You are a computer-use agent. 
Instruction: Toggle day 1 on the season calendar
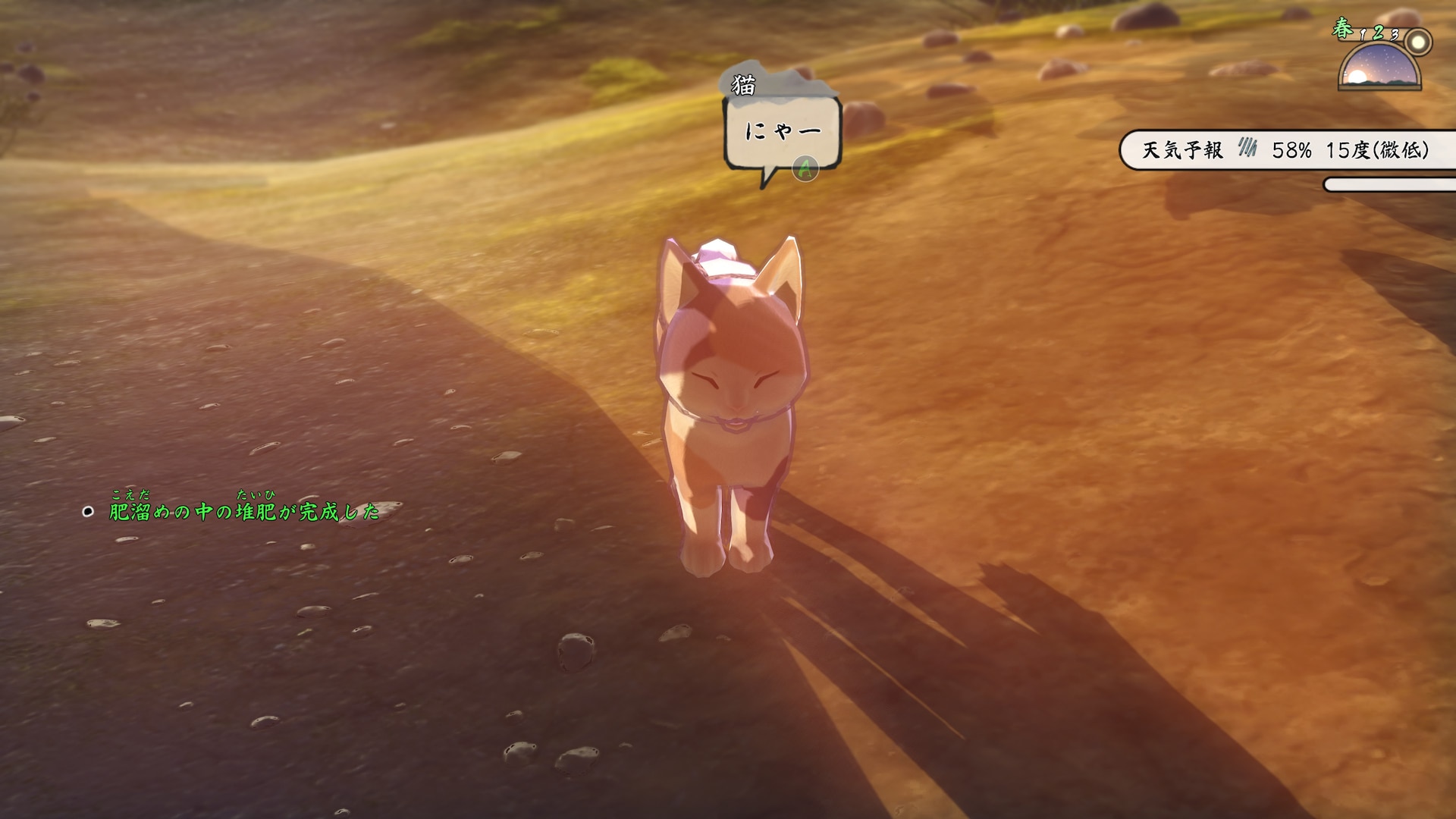click(1361, 34)
